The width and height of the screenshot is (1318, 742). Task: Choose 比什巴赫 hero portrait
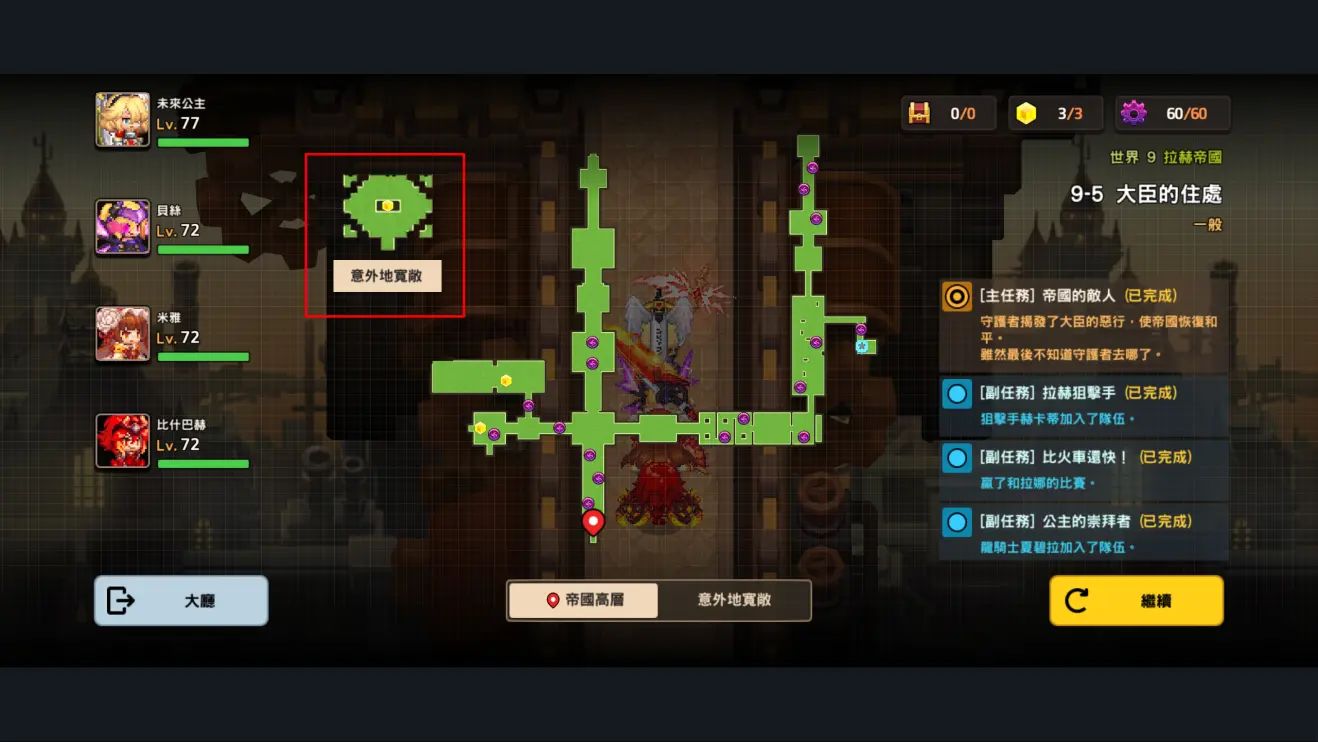(x=122, y=441)
